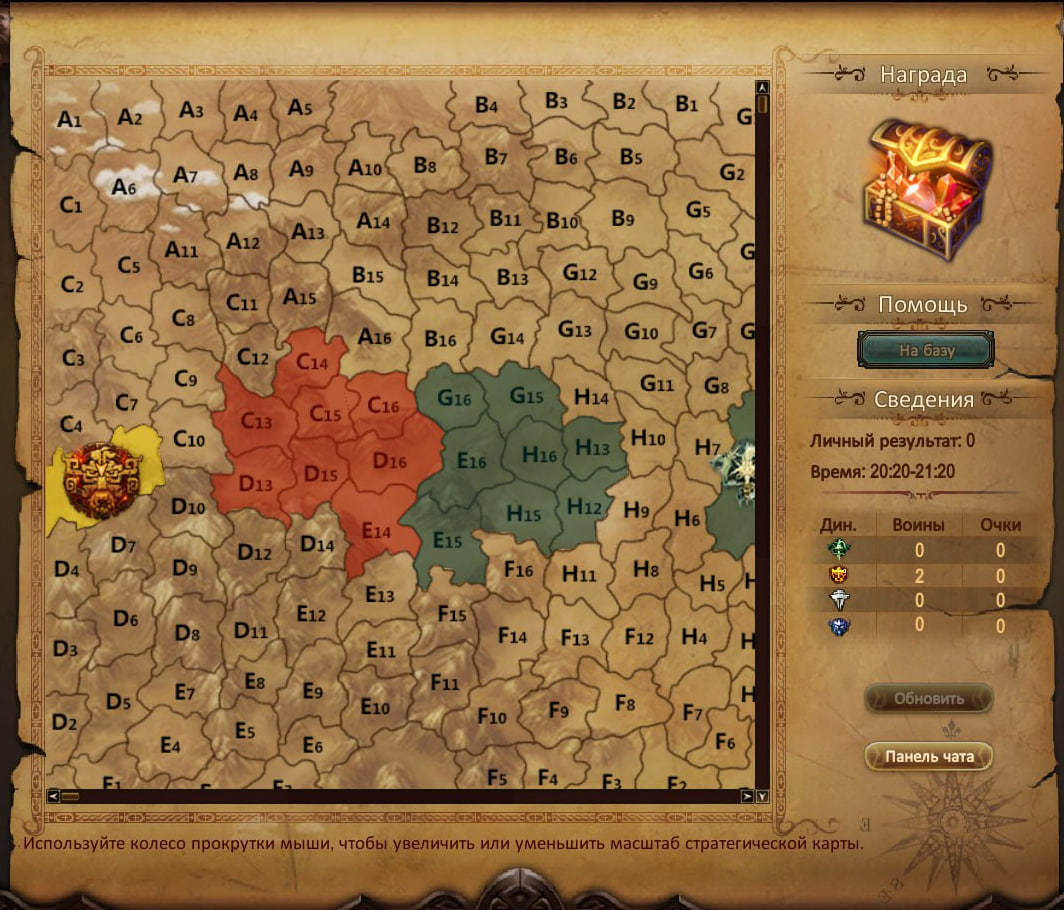Open the Панель чата chat panel
This screenshot has width=1064, height=910.
pos(928,757)
